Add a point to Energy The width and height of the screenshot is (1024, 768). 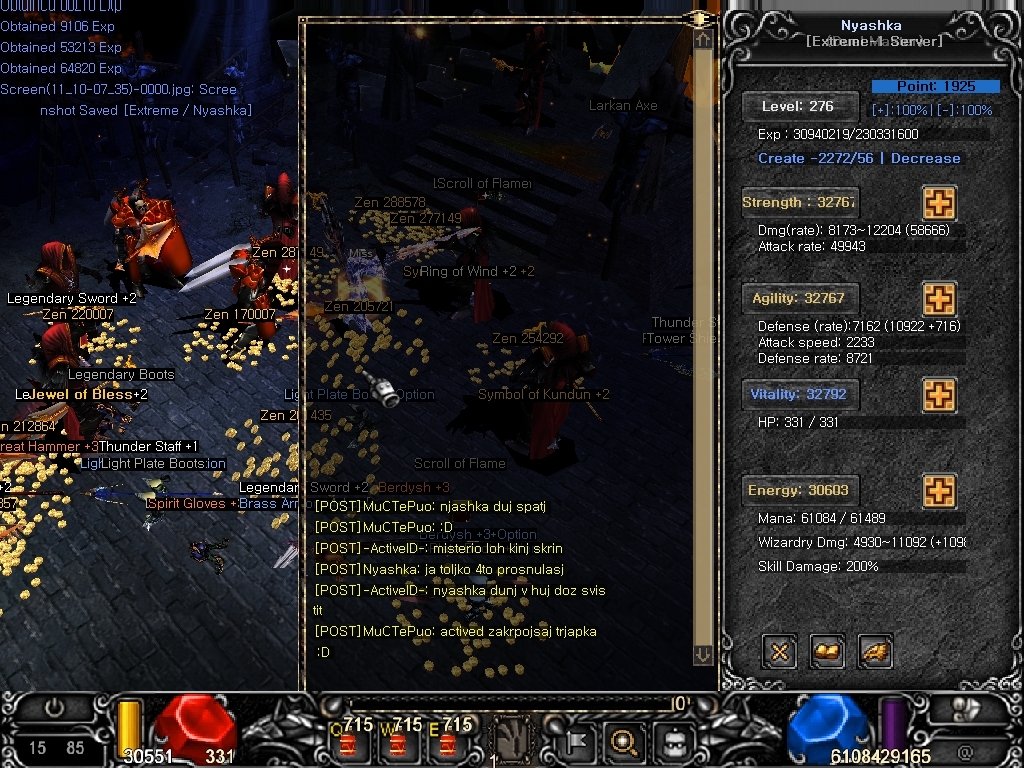(938, 491)
